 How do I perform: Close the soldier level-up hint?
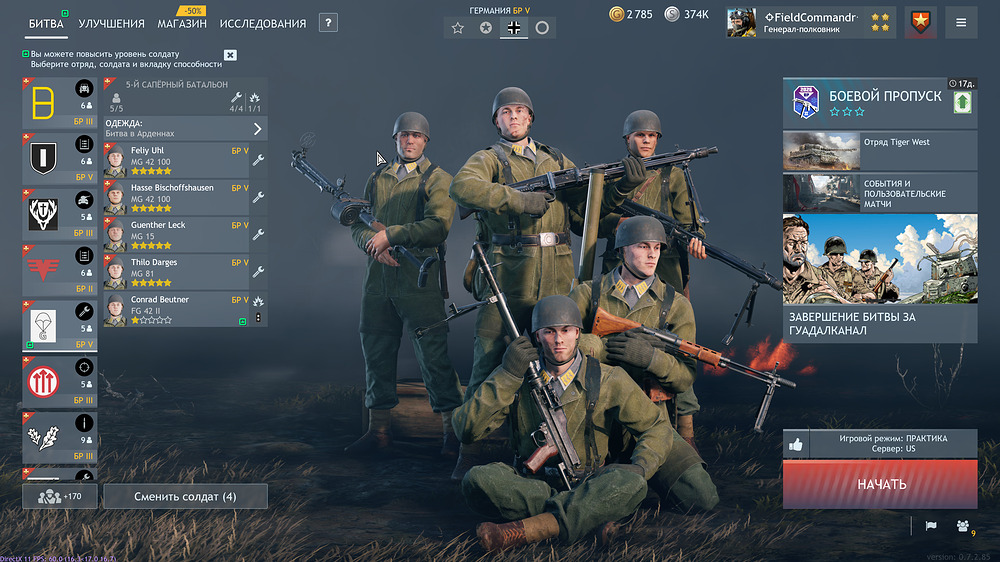(x=231, y=55)
